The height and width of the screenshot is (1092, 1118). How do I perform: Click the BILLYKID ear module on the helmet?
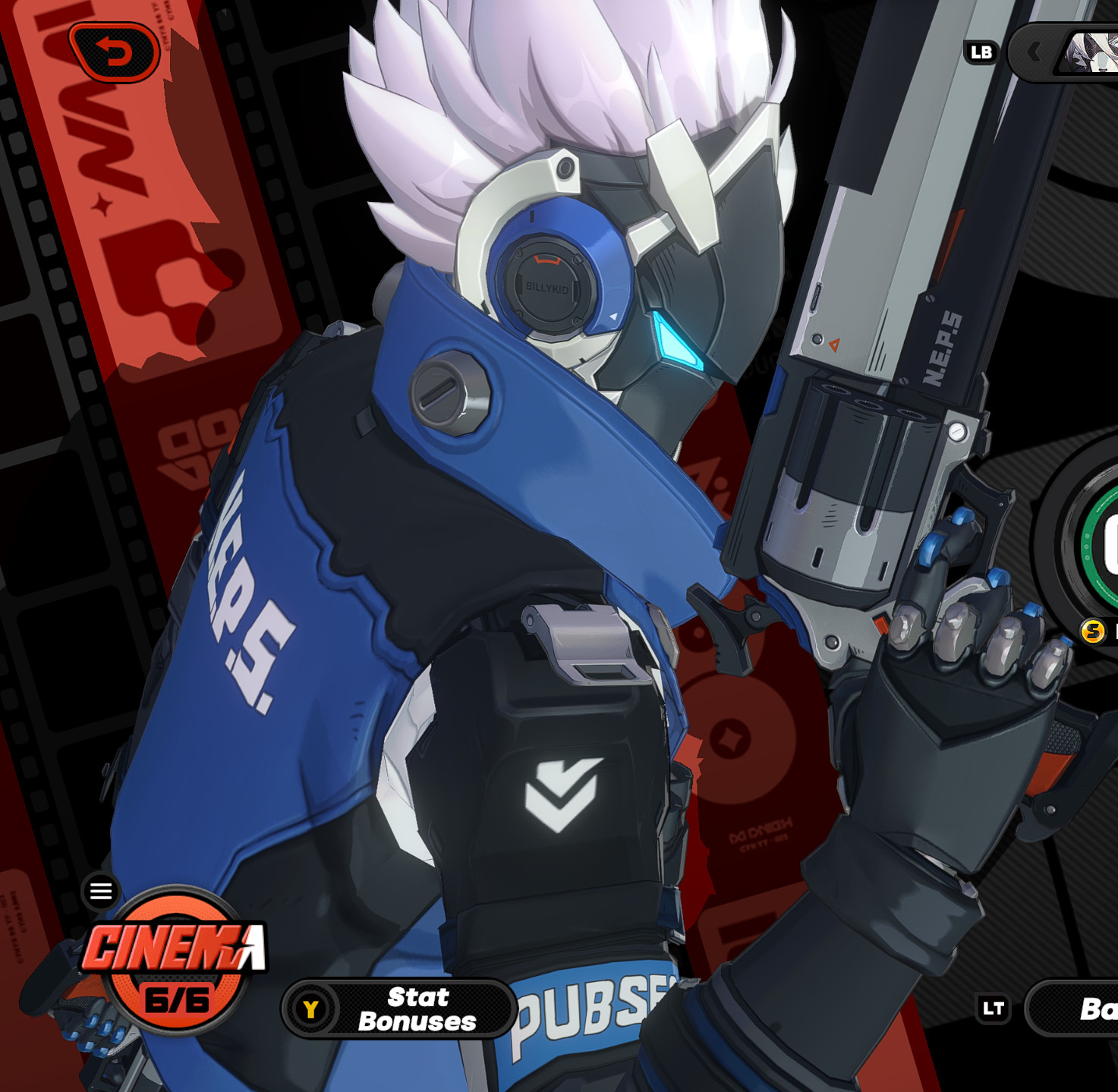(548, 288)
